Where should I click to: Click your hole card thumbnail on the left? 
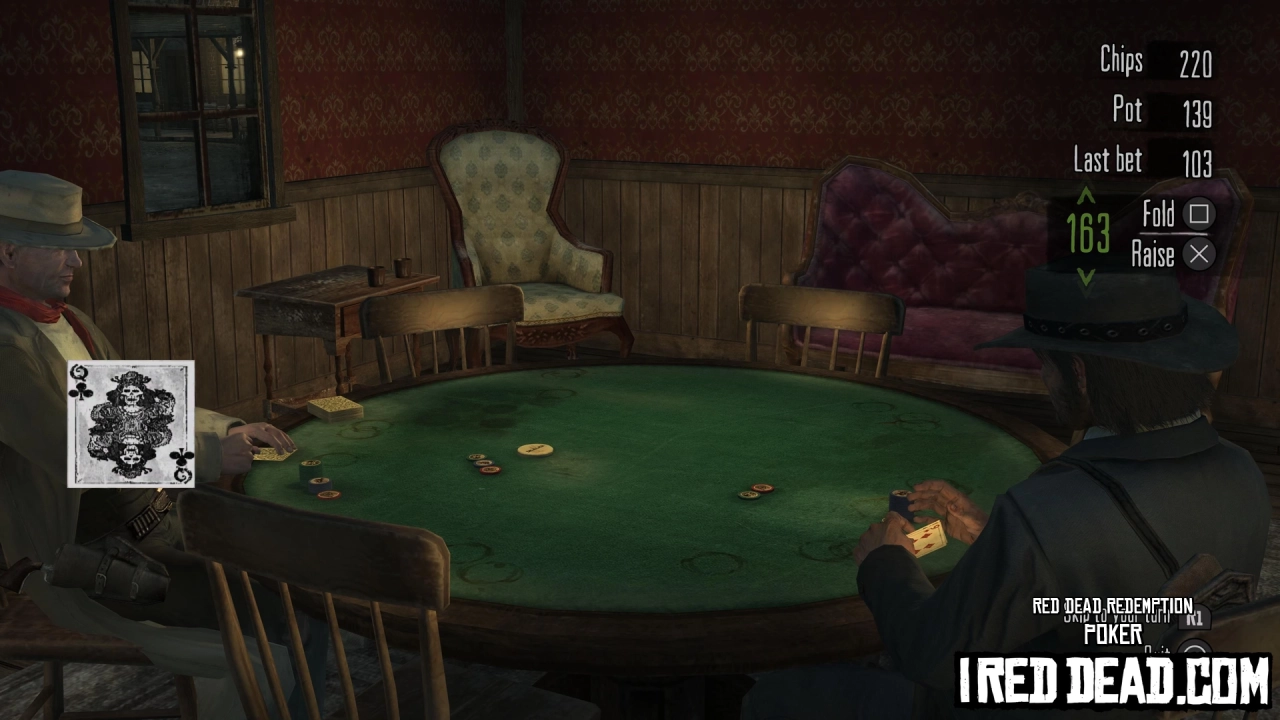click(130, 424)
